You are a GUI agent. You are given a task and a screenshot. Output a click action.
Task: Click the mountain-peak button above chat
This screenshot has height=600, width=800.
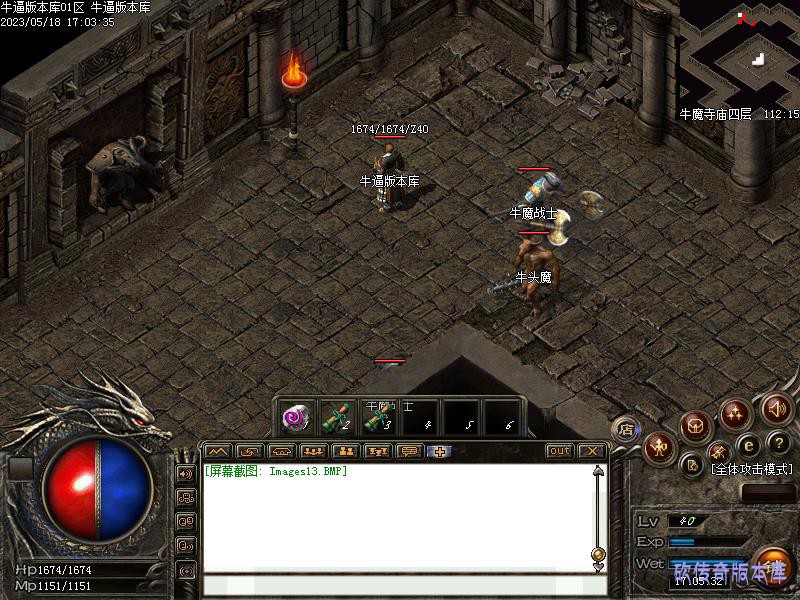click(218, 451)
